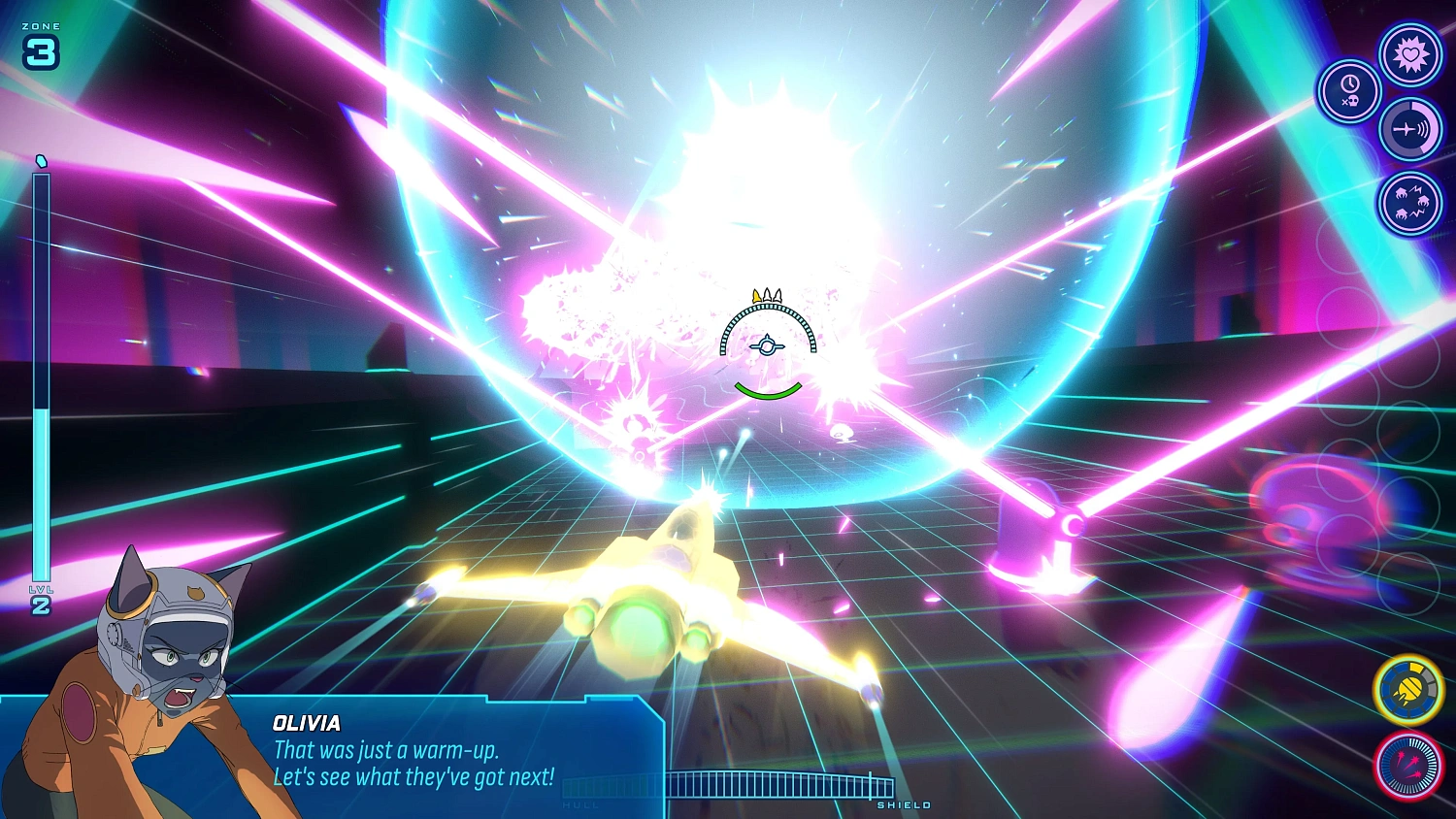Trigger the yellow bomb weapon icon
Image resolution: width=1456 pixels, height=819 pixels.
coord(1408,690)
